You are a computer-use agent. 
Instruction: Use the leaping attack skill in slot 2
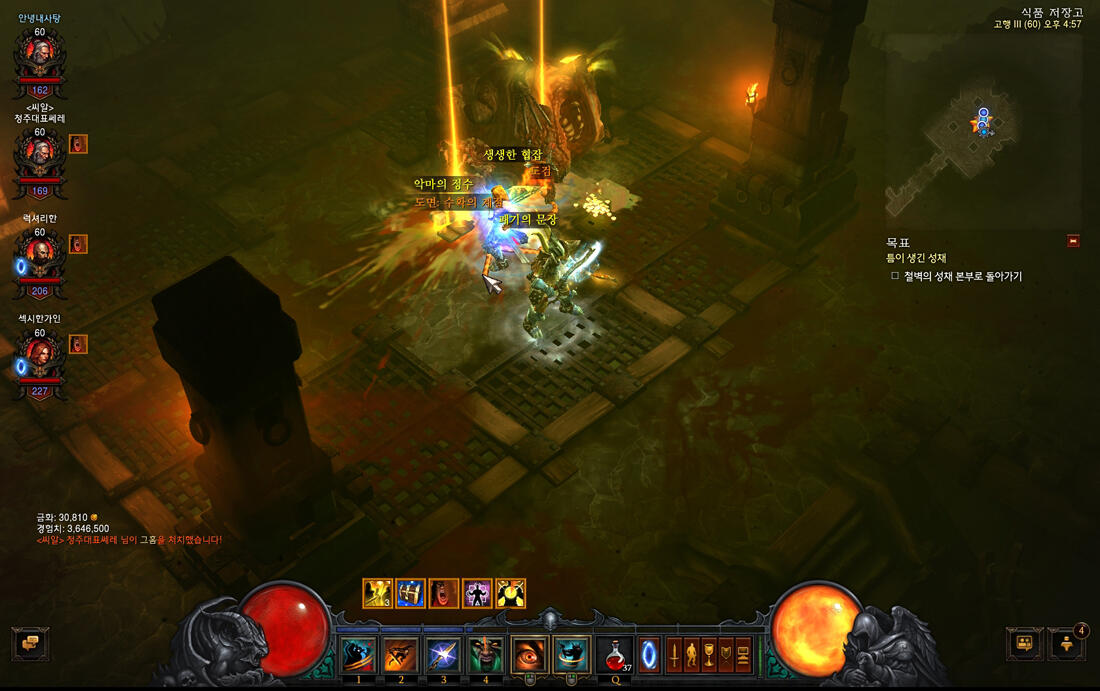(401, 655)
